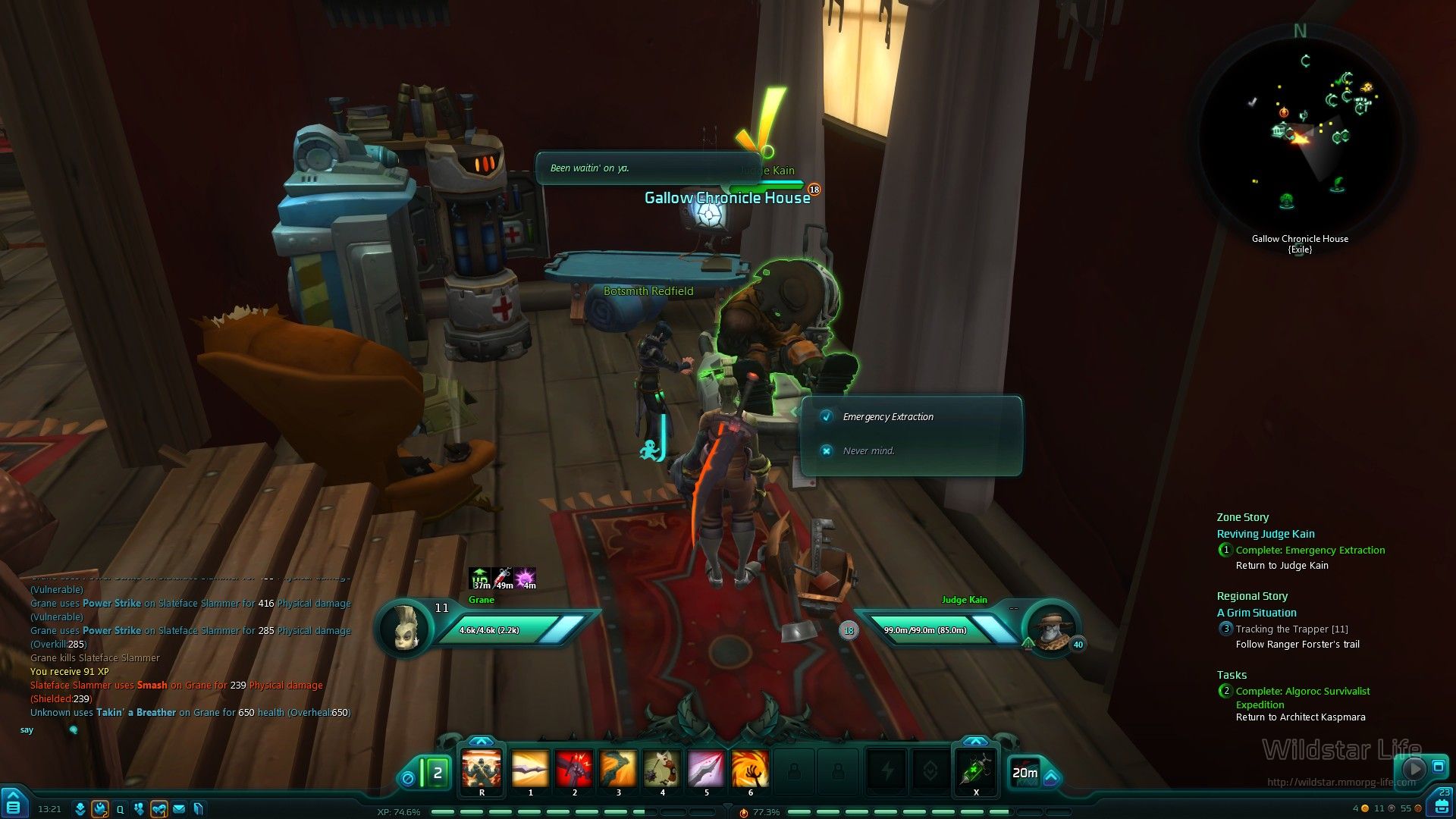Use the blade thrust ability in slot 1

pyautogui.click(x=530, y=769)
